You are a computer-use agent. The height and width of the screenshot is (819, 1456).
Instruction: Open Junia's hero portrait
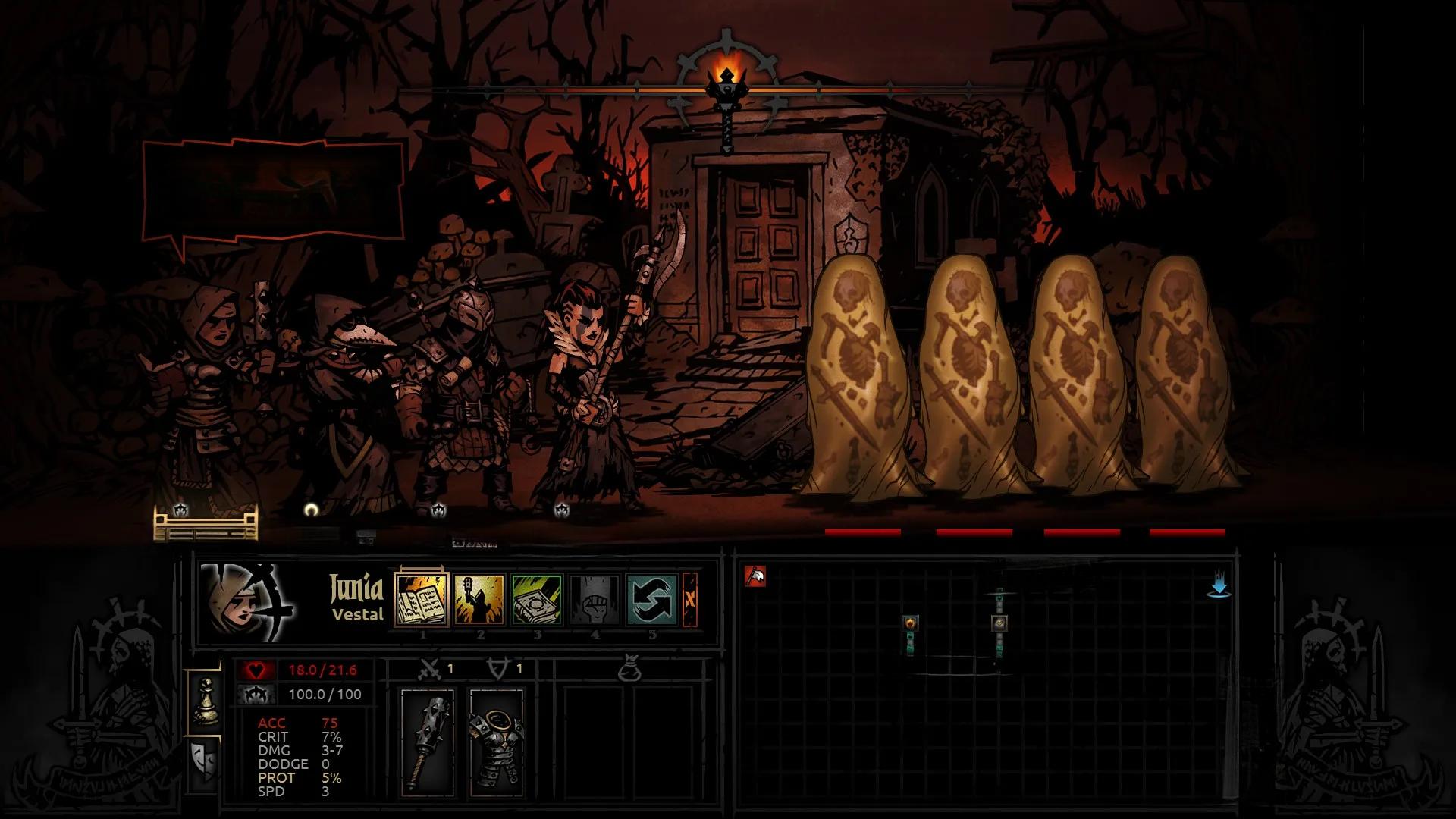[x=243, y=601]
